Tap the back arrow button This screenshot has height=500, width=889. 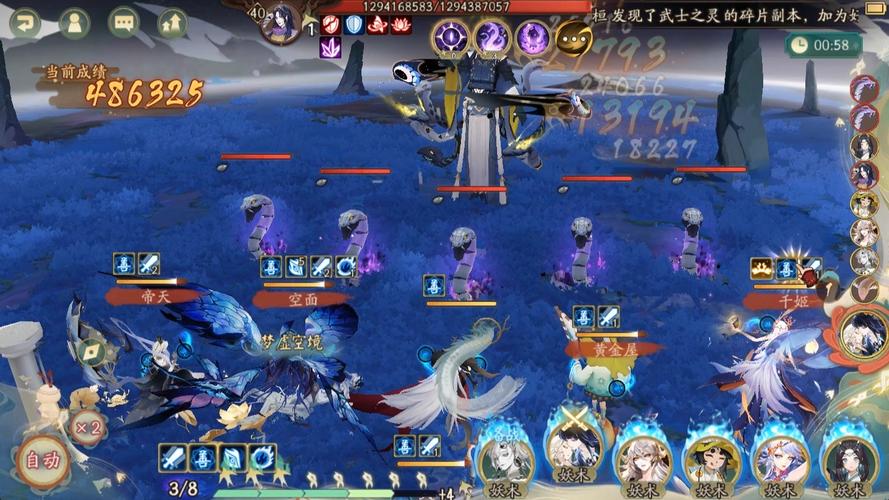tap(25, 23)
